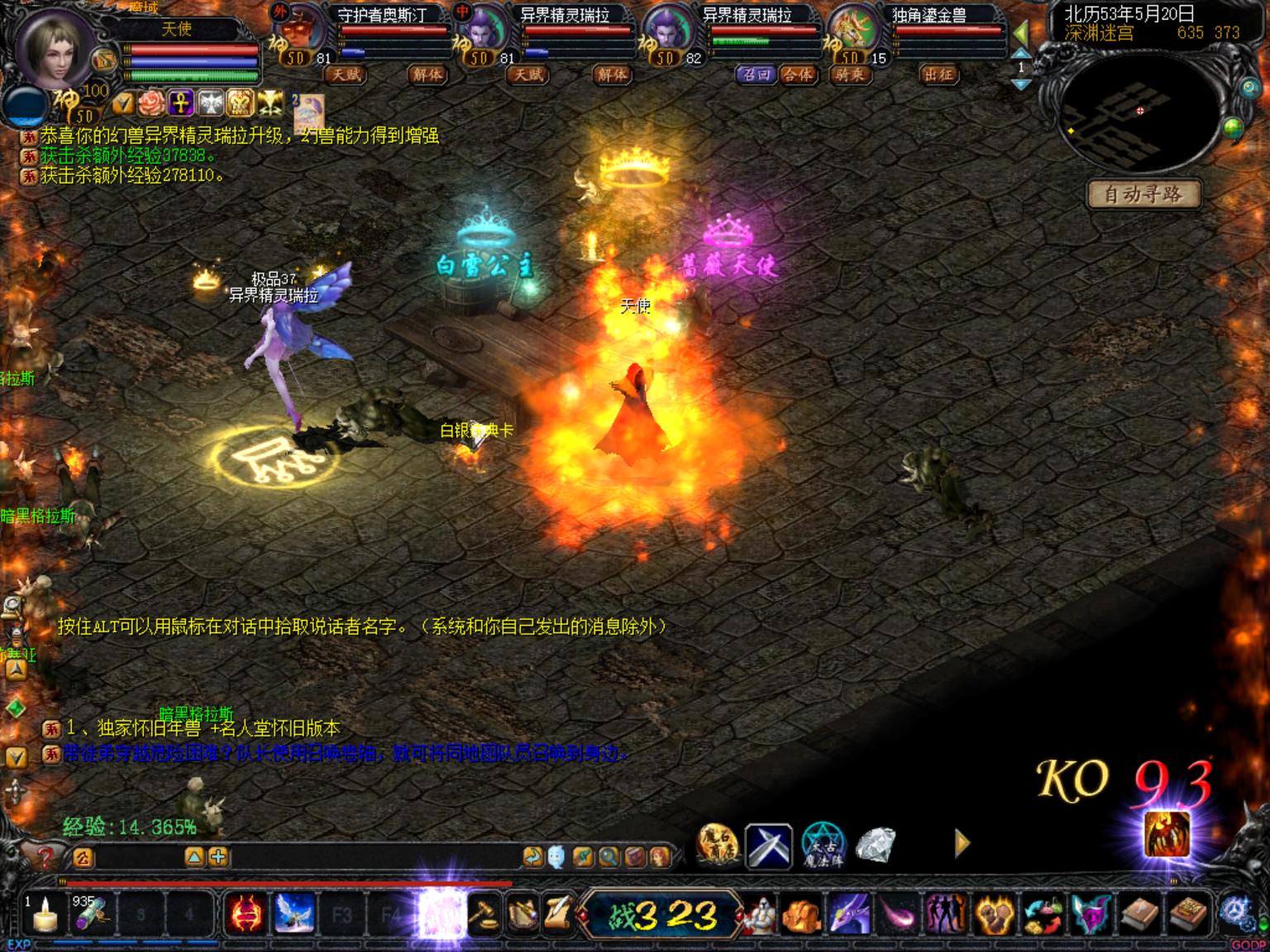Activate the red flame sigil skill
The height and width of the screenshot is (952, 1270).
246,915
